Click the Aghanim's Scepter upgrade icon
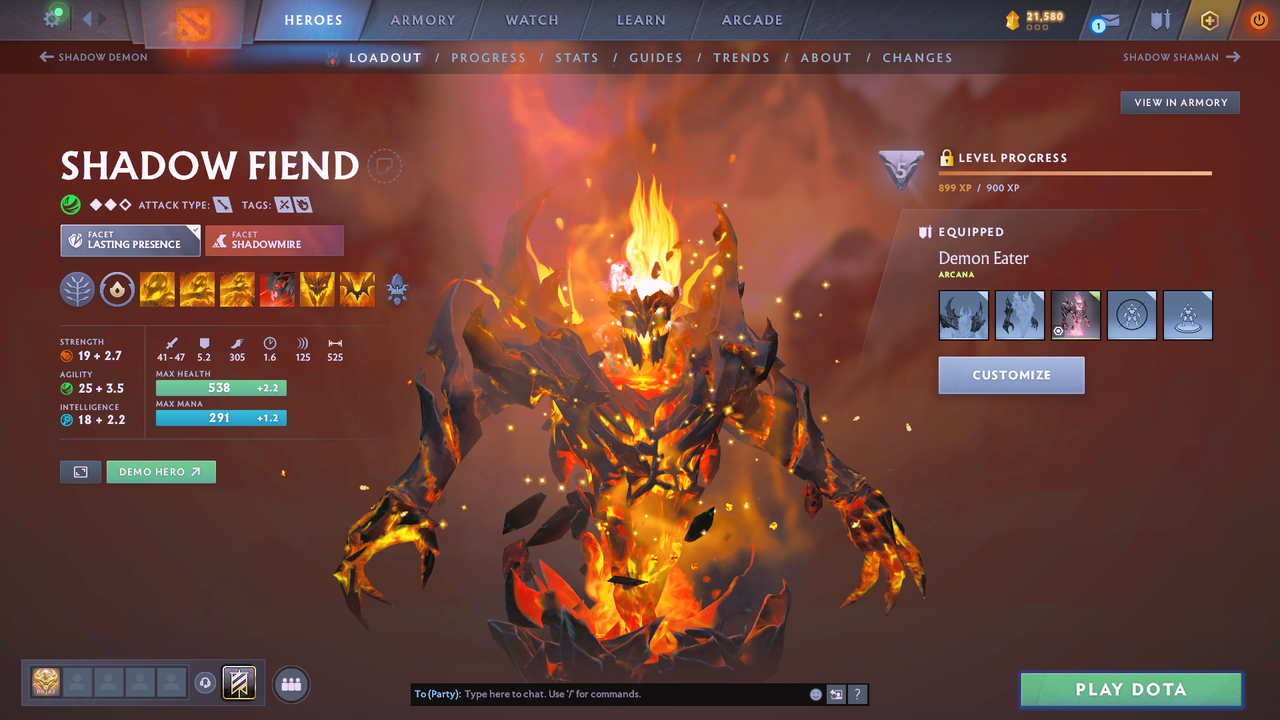Image resolution: width=1280 pixels, height=720 pixels. 397,290
